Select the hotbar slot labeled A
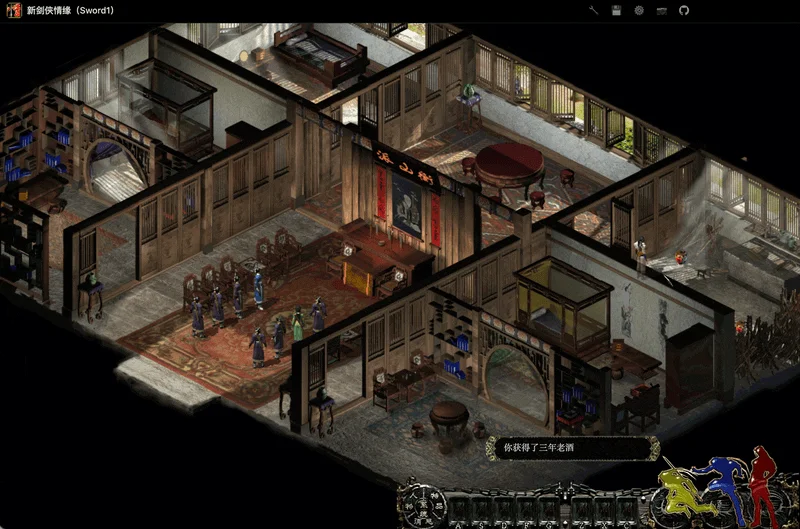The width and height of the screenshot is (800, 529). (458, 508)
